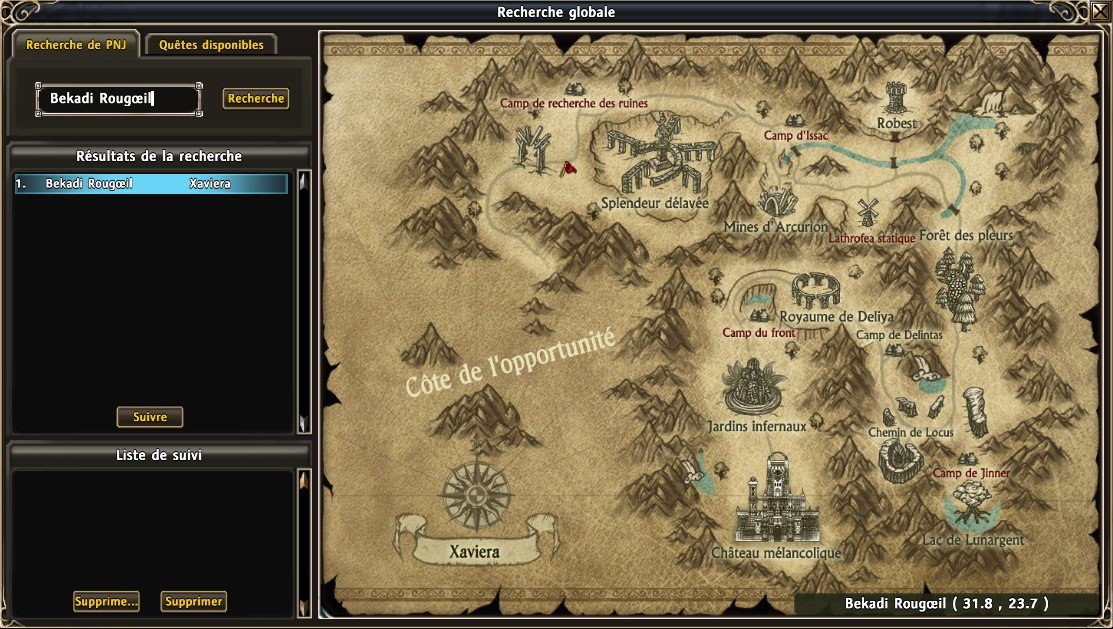
Task: Click the NPC name search field
Action: (118, 99)
